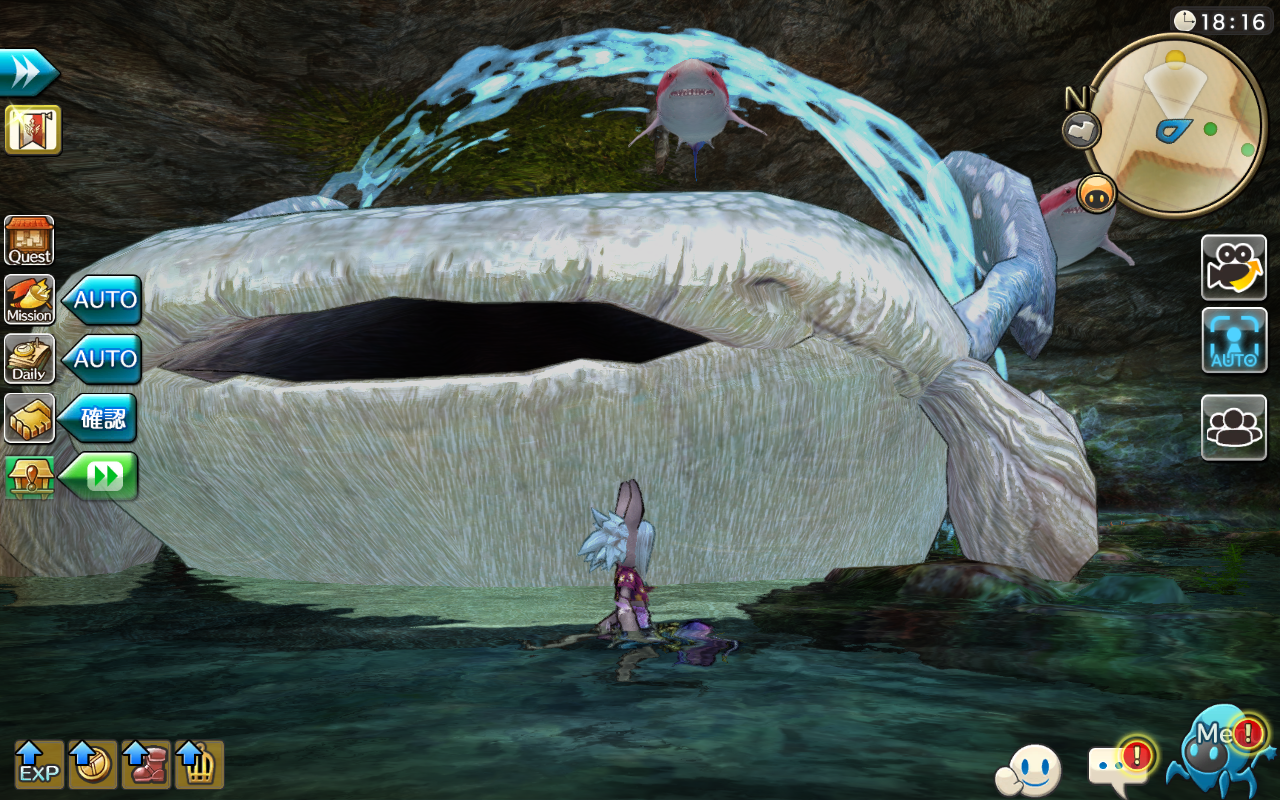Expand the blue double-arrow side panel

point(28,72)
